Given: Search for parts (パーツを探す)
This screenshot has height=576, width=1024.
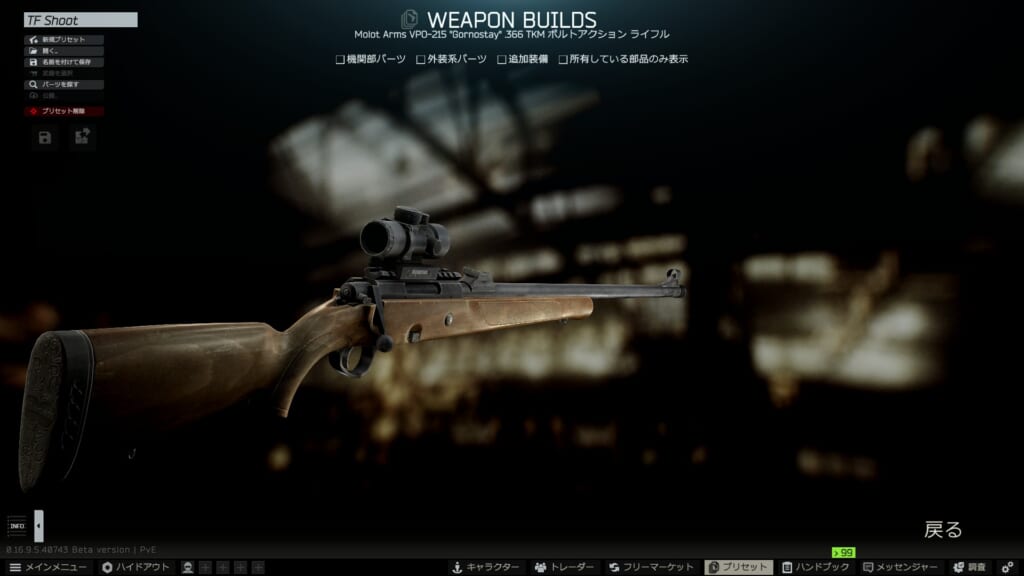Looking at the screenshot, I should point(64,85).
